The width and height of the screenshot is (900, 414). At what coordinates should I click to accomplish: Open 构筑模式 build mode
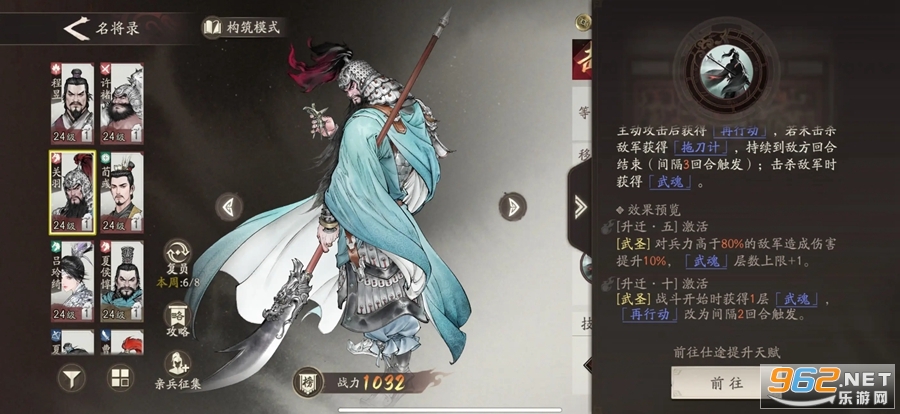[245, 27]
